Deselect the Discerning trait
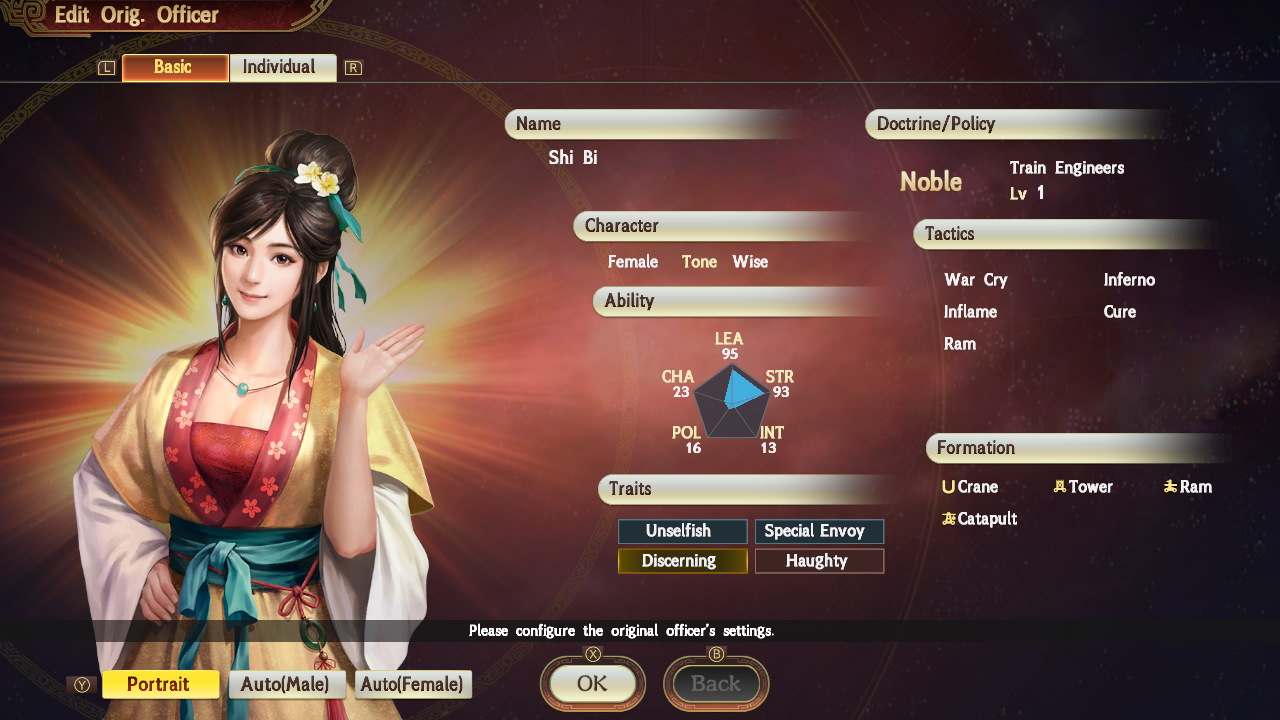The image size is (1280, 720). coord(682,561)
